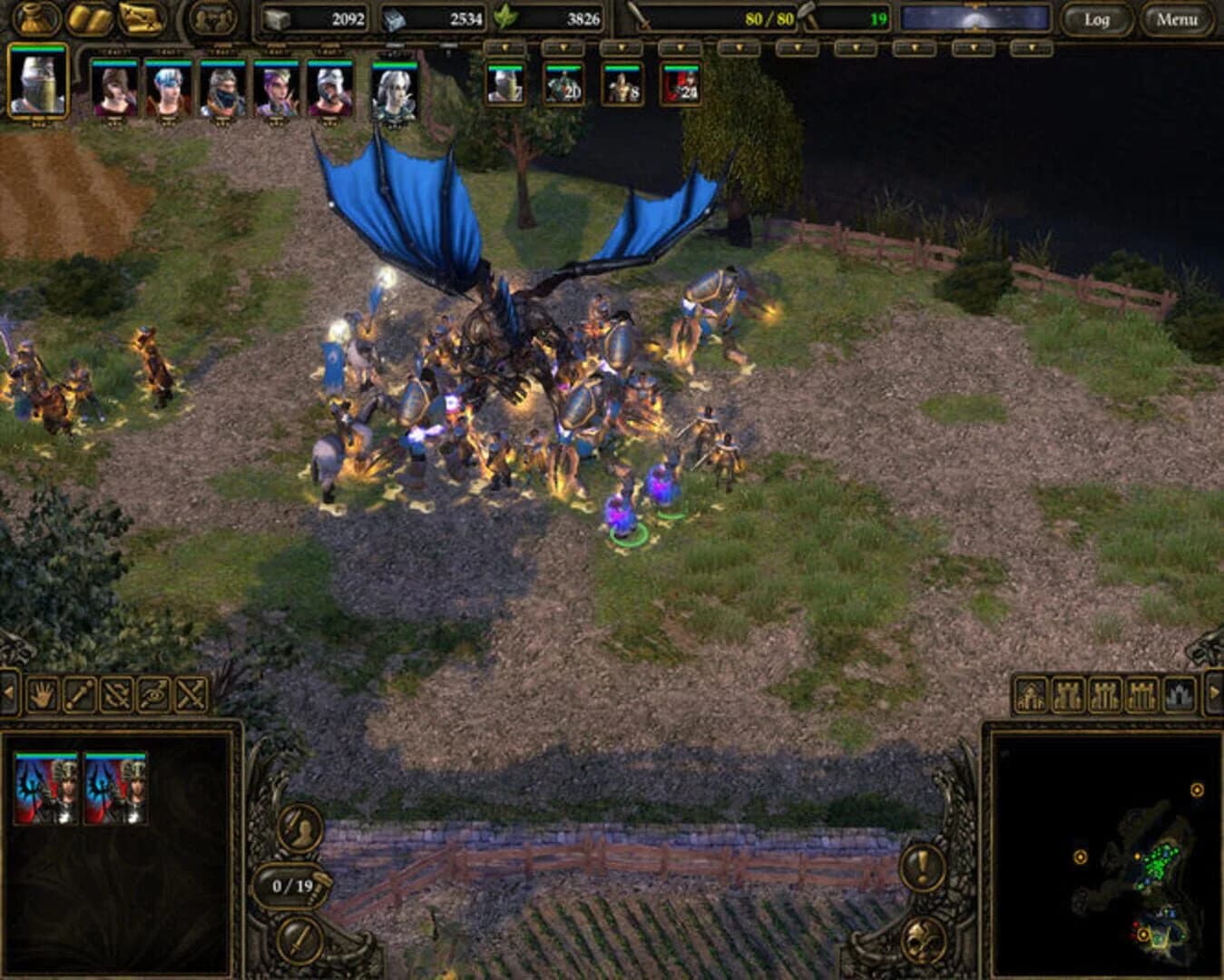Viewport: 1224px width, 980px height.
Task: Open the dropdown arrow above the red-marked unit group
Action: [681, 47]
